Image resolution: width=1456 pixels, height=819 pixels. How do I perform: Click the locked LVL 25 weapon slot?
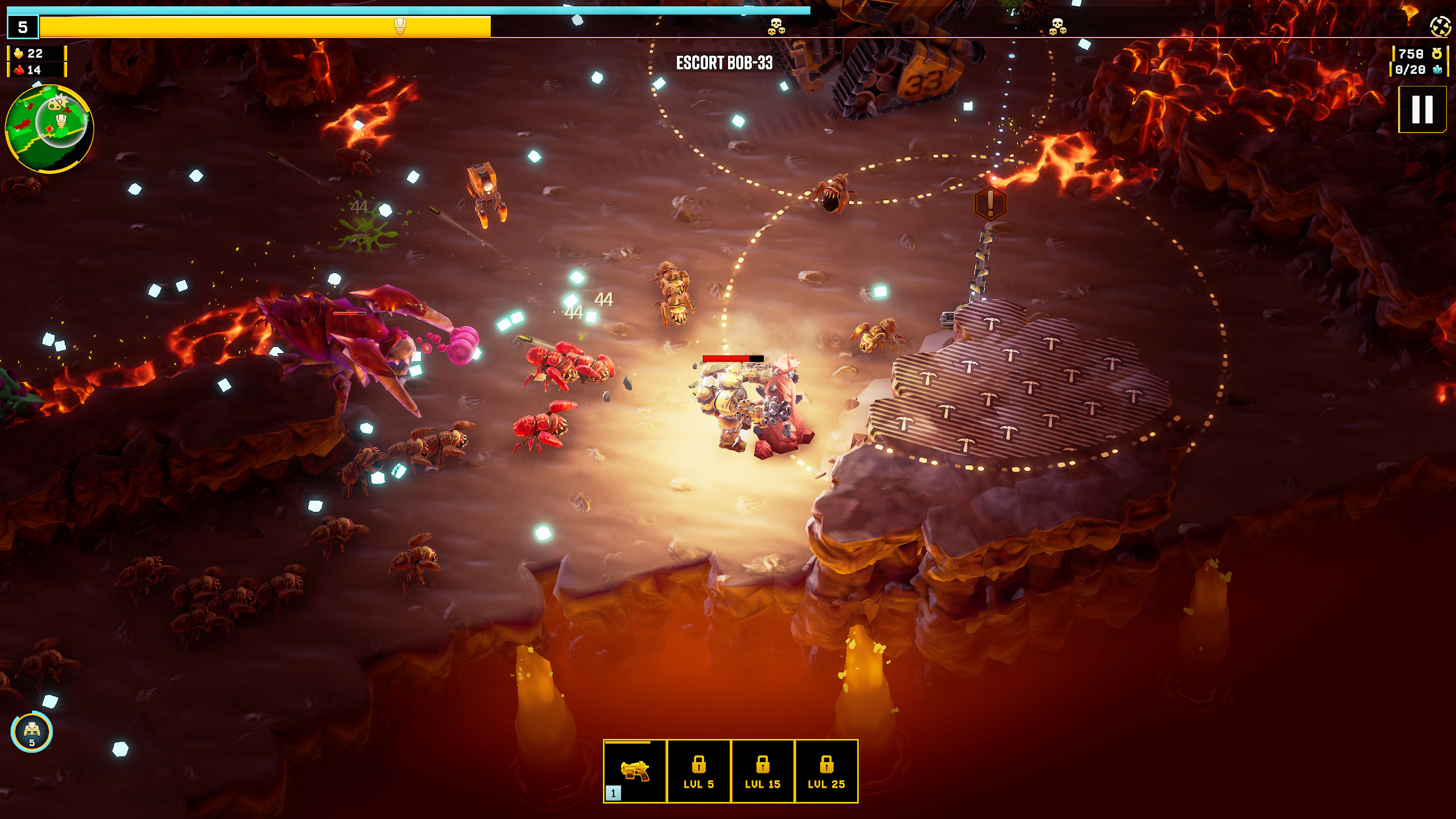click(x=826, y=771)
